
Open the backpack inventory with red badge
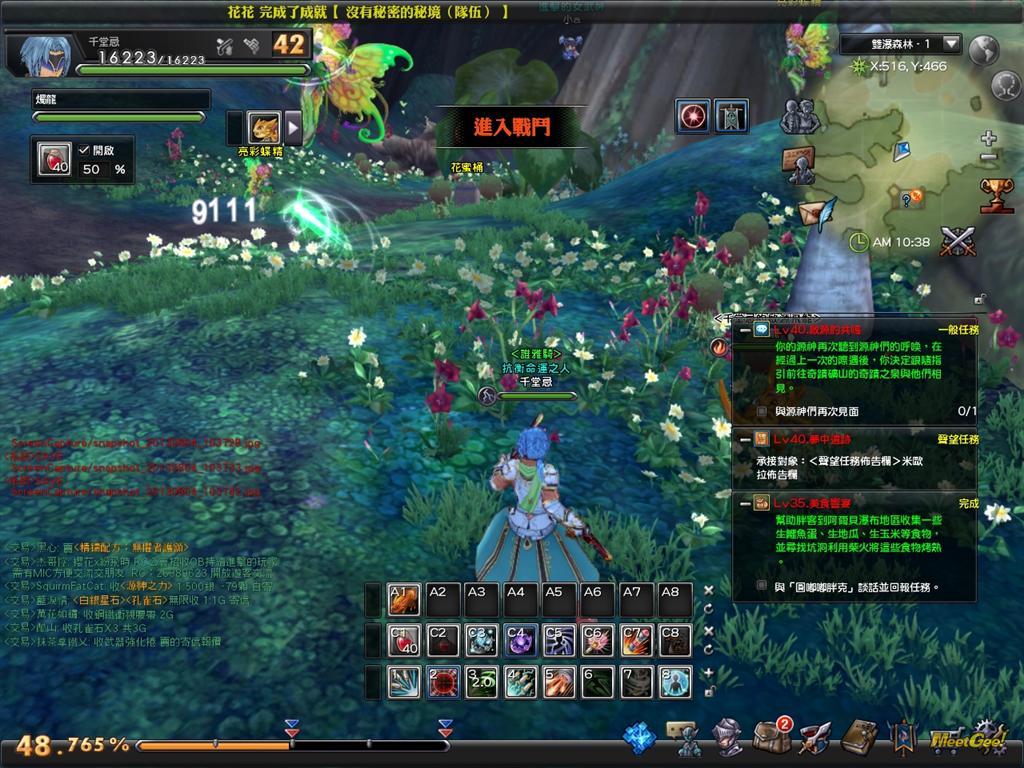(x=771, y=737)
